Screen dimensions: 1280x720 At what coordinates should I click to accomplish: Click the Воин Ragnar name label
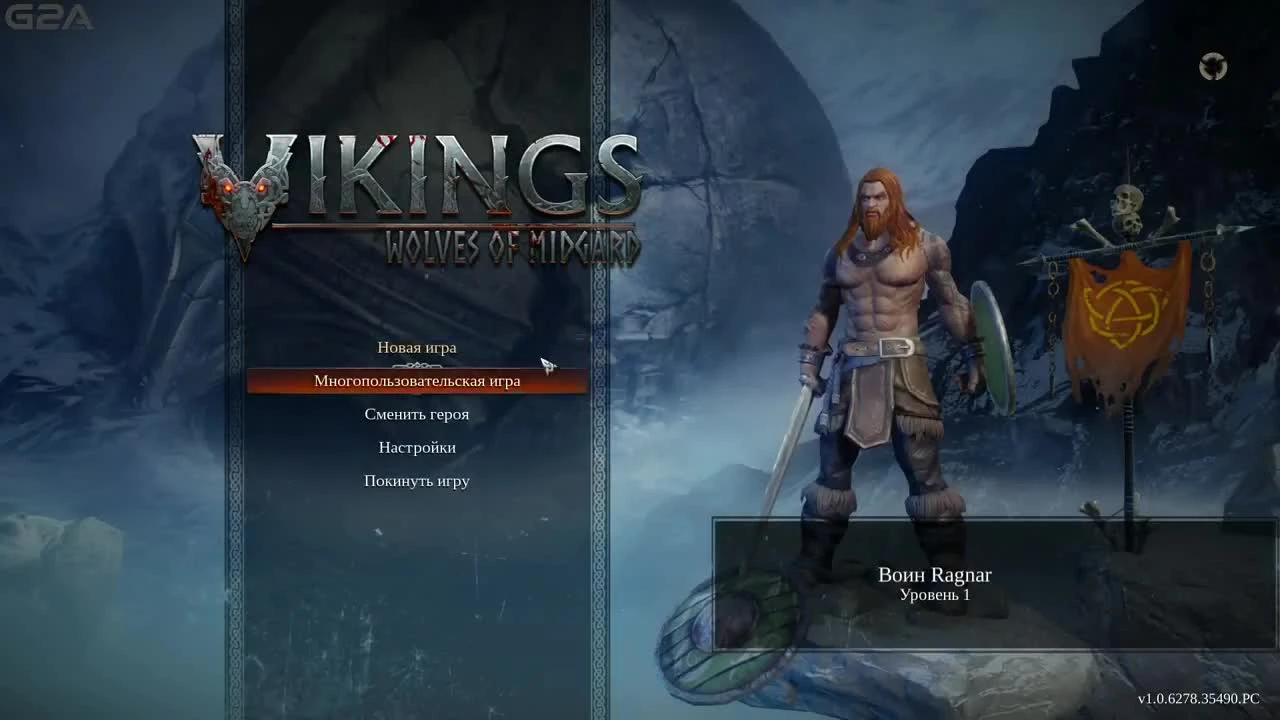tap(934, 575)
